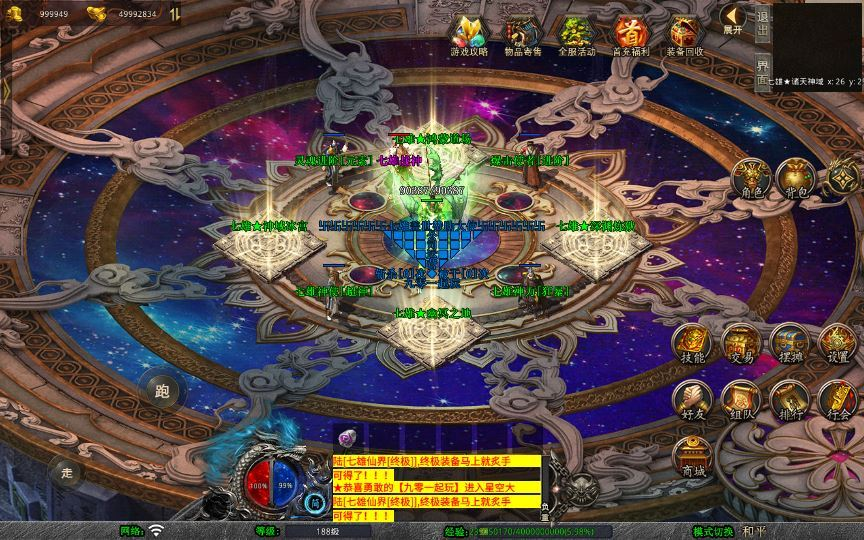Open the 装备回收 equipment recycling chest
864x540 pixels.
click(685, 34)
